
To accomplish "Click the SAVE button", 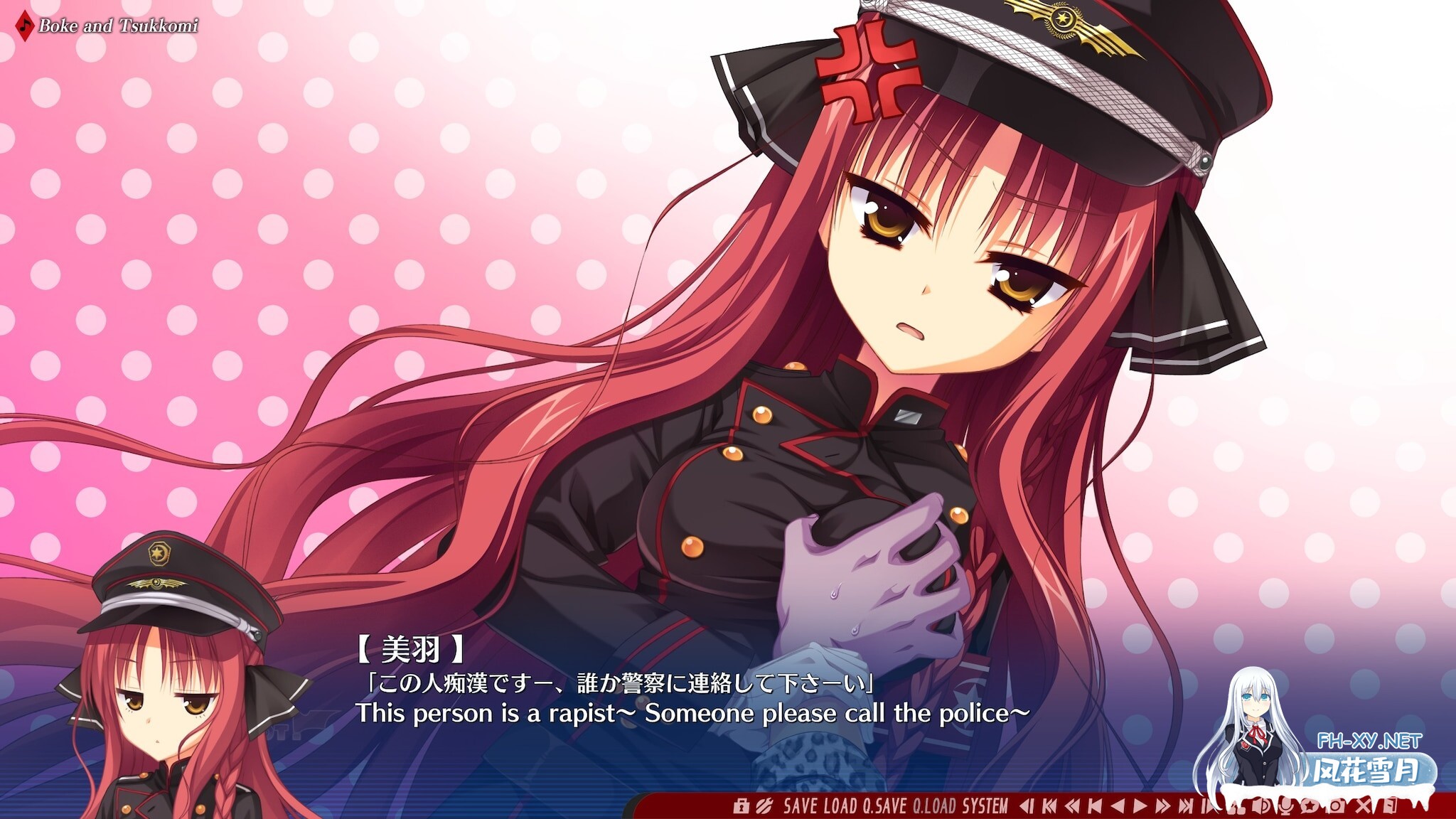I will [x=801, y=806].
